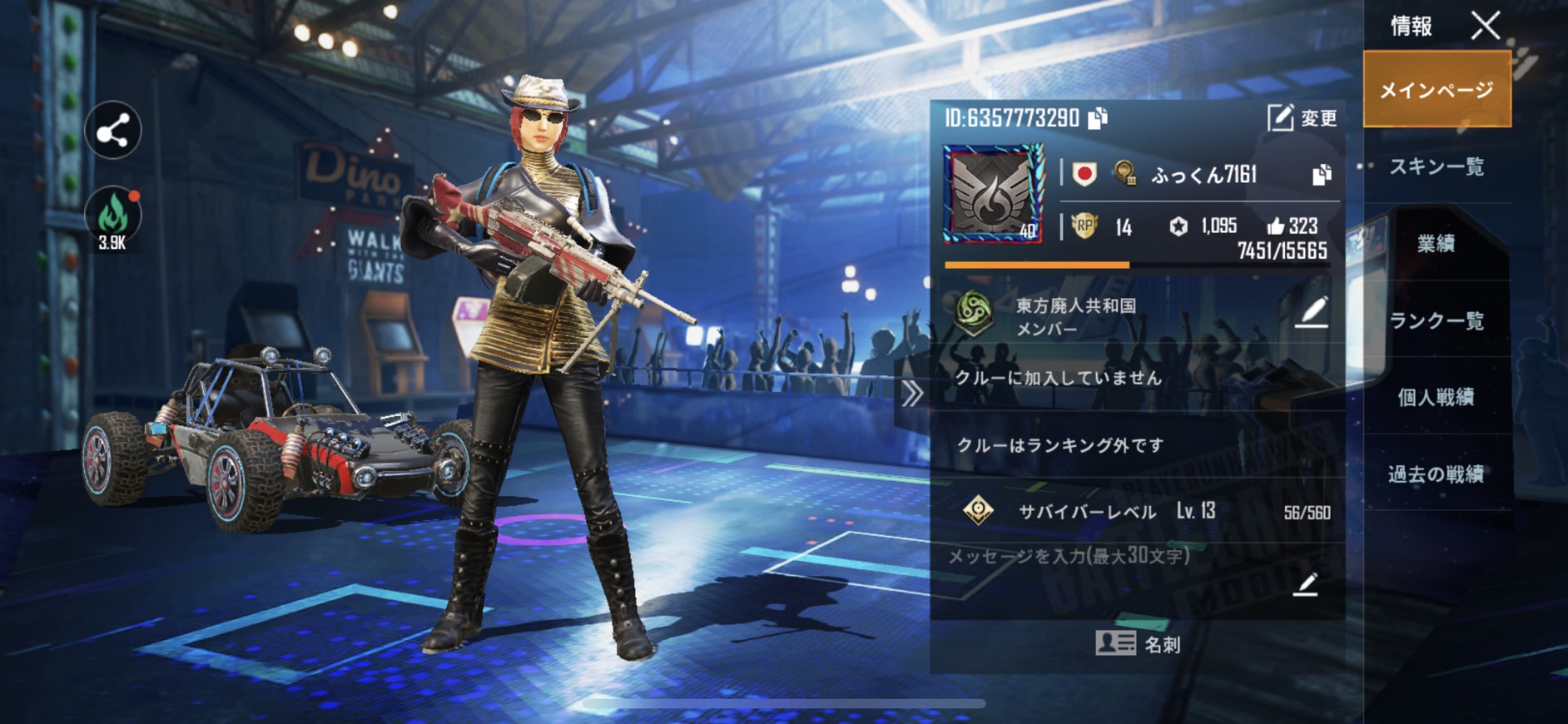Open the ランク一覧 tab

click(x=1437, y=320)
